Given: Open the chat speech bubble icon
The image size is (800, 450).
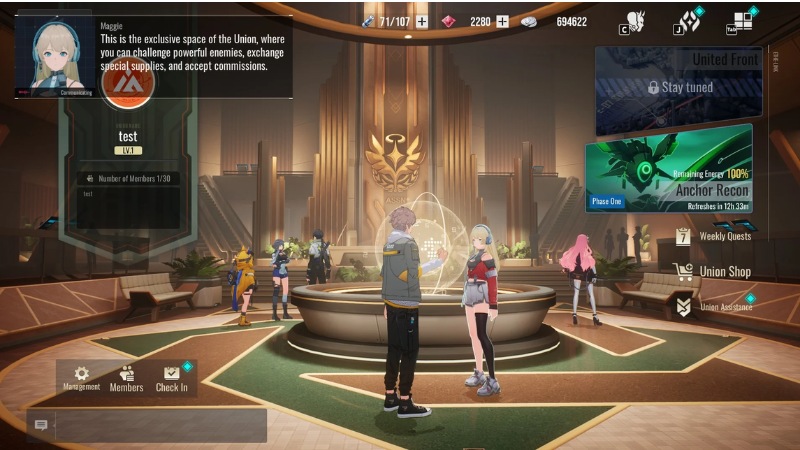Looking at the screenshot, I should point(41,425).
